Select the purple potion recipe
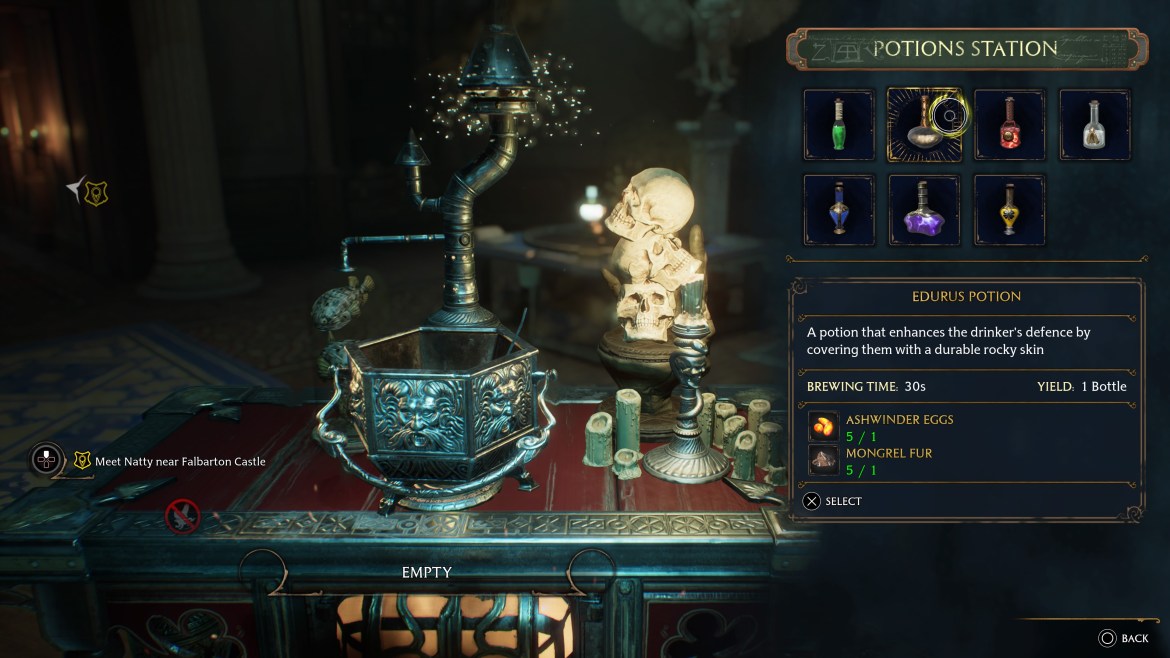The height and width of the screenshot is (658, 1170). point(924,210)
